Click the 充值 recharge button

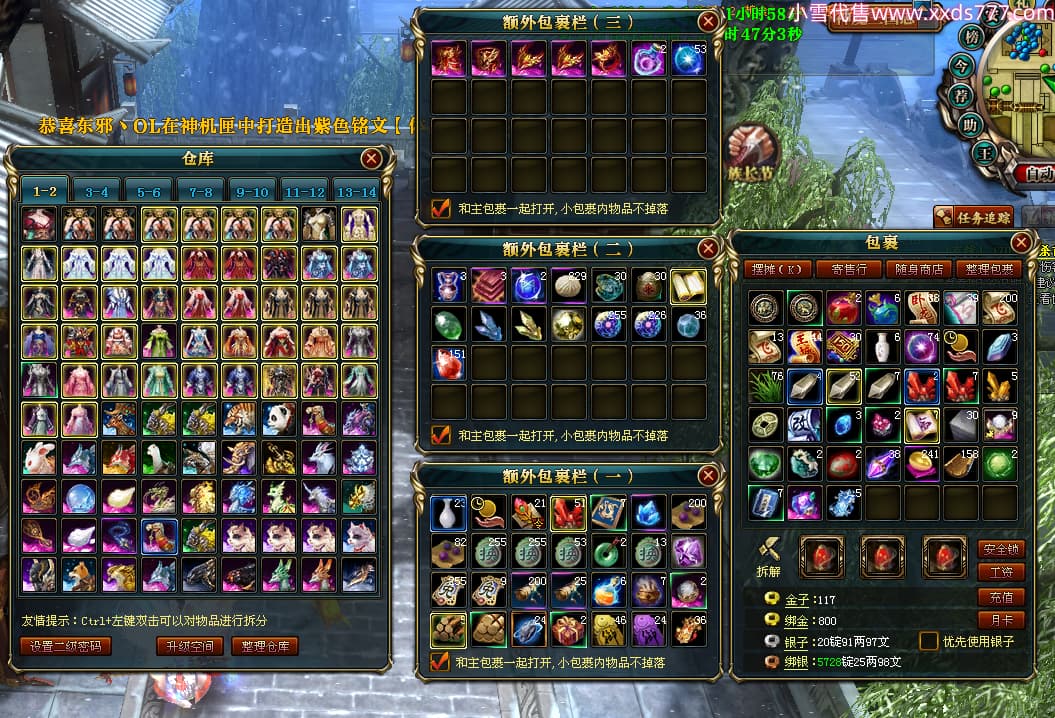click(x=1001, y=597)
